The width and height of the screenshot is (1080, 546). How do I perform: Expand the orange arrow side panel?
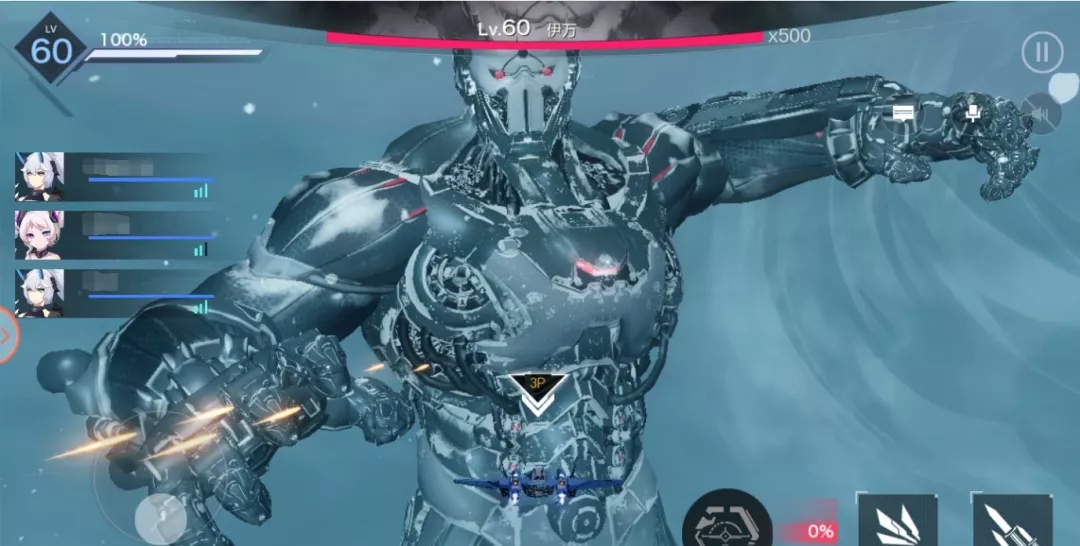tap(6, 335)
